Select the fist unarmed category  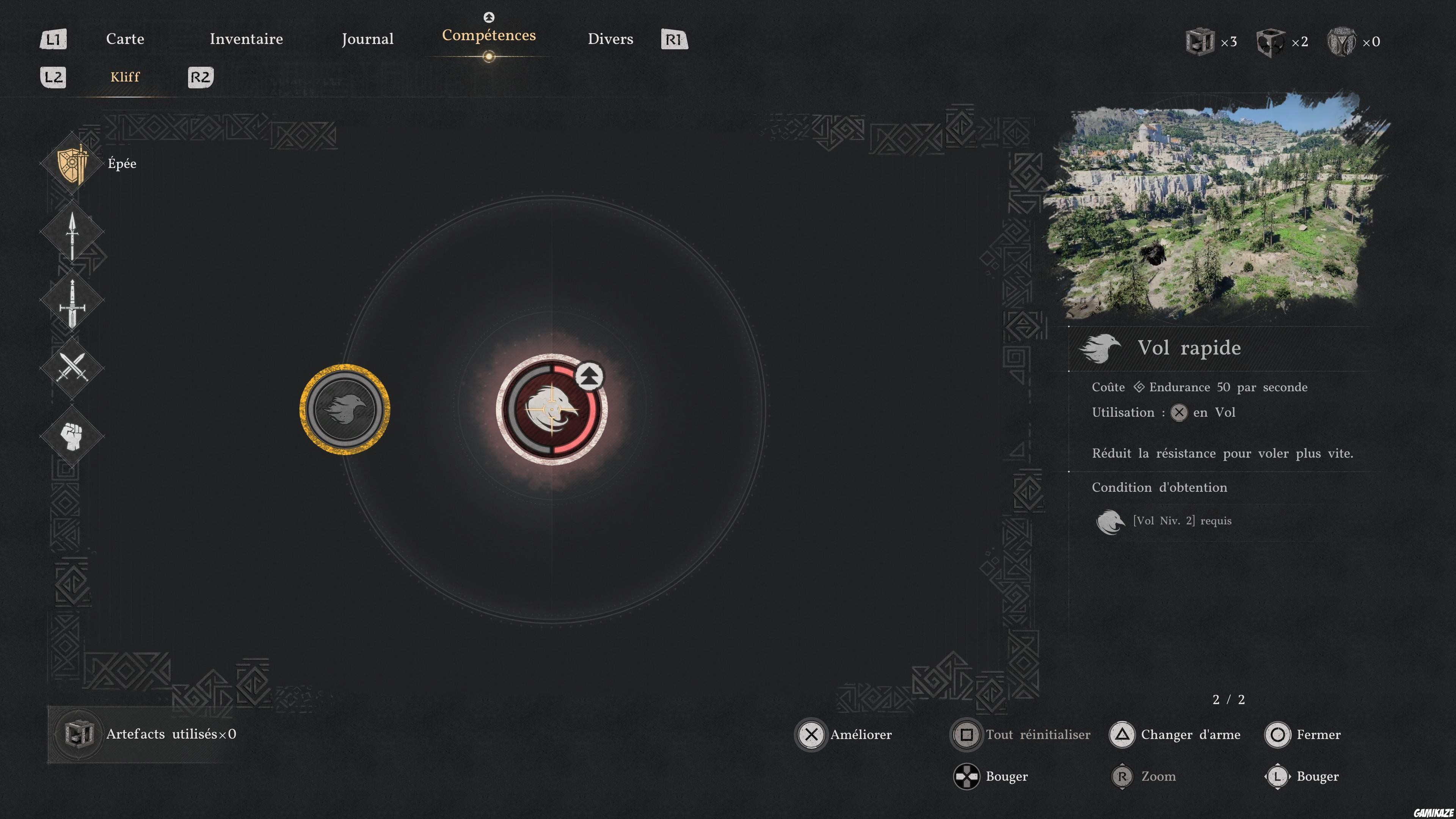pos(72,436)
